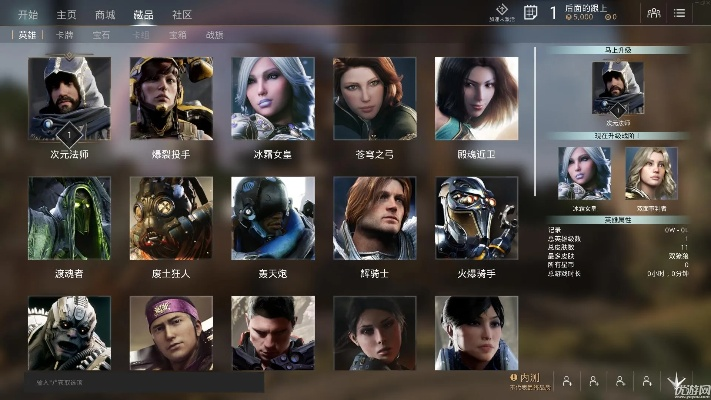Open the 战旗 banners sub-tab
711x400 pixels.
pyautogui.click(x=214, y=34)
